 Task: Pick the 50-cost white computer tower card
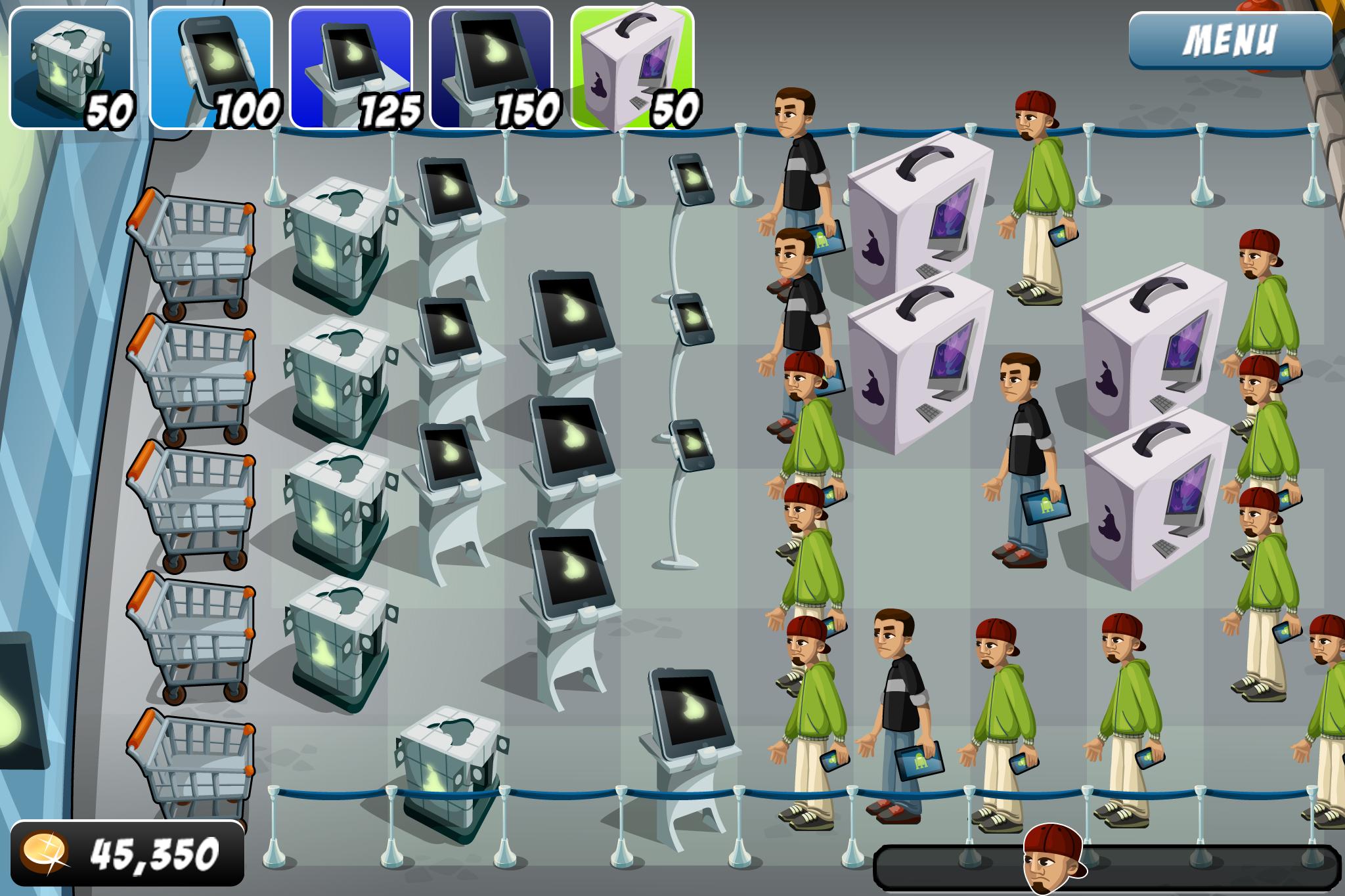click(634, 66)
